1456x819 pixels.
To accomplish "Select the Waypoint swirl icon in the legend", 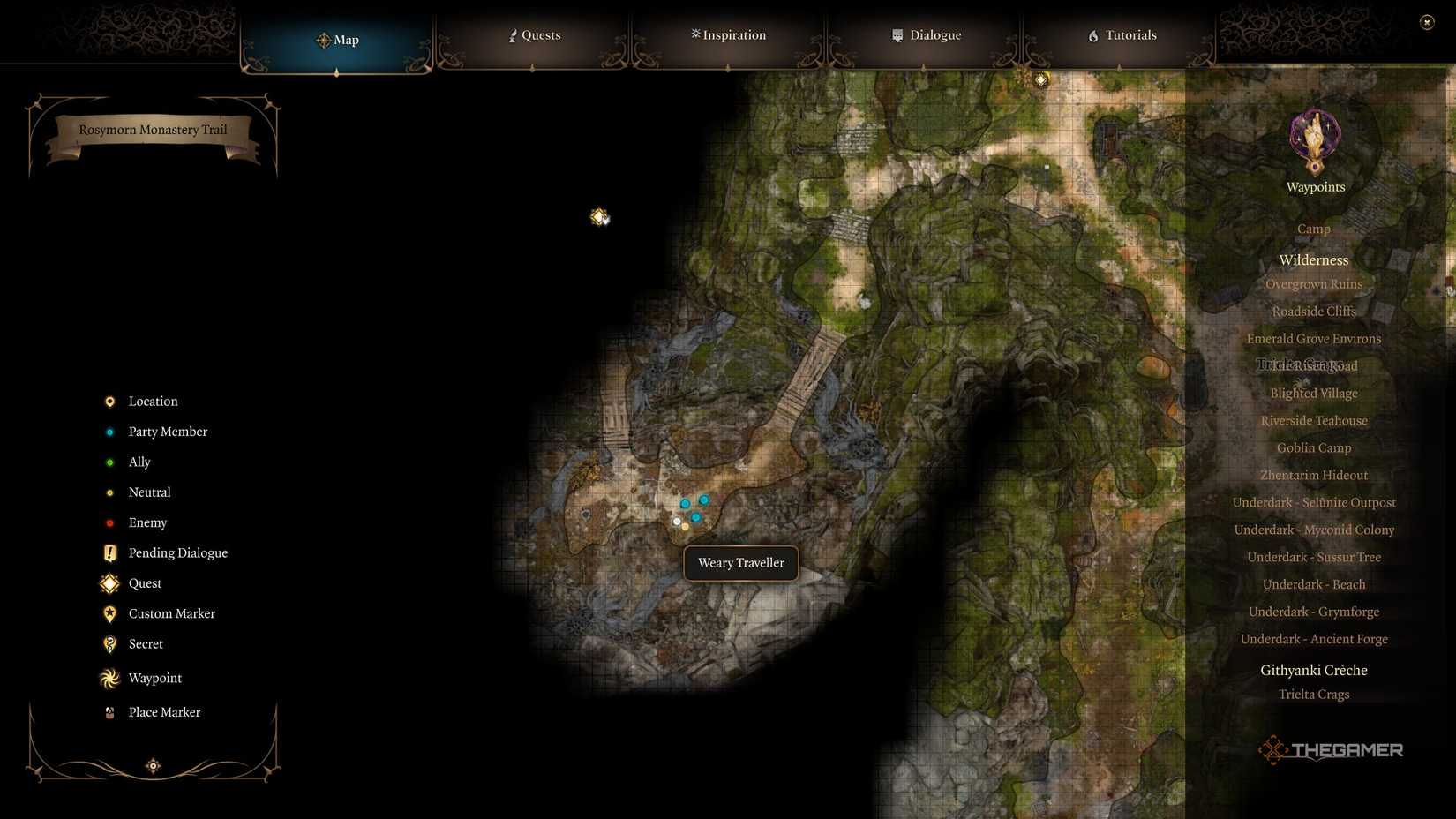I will pyautogui.click(x=109, y=678).
